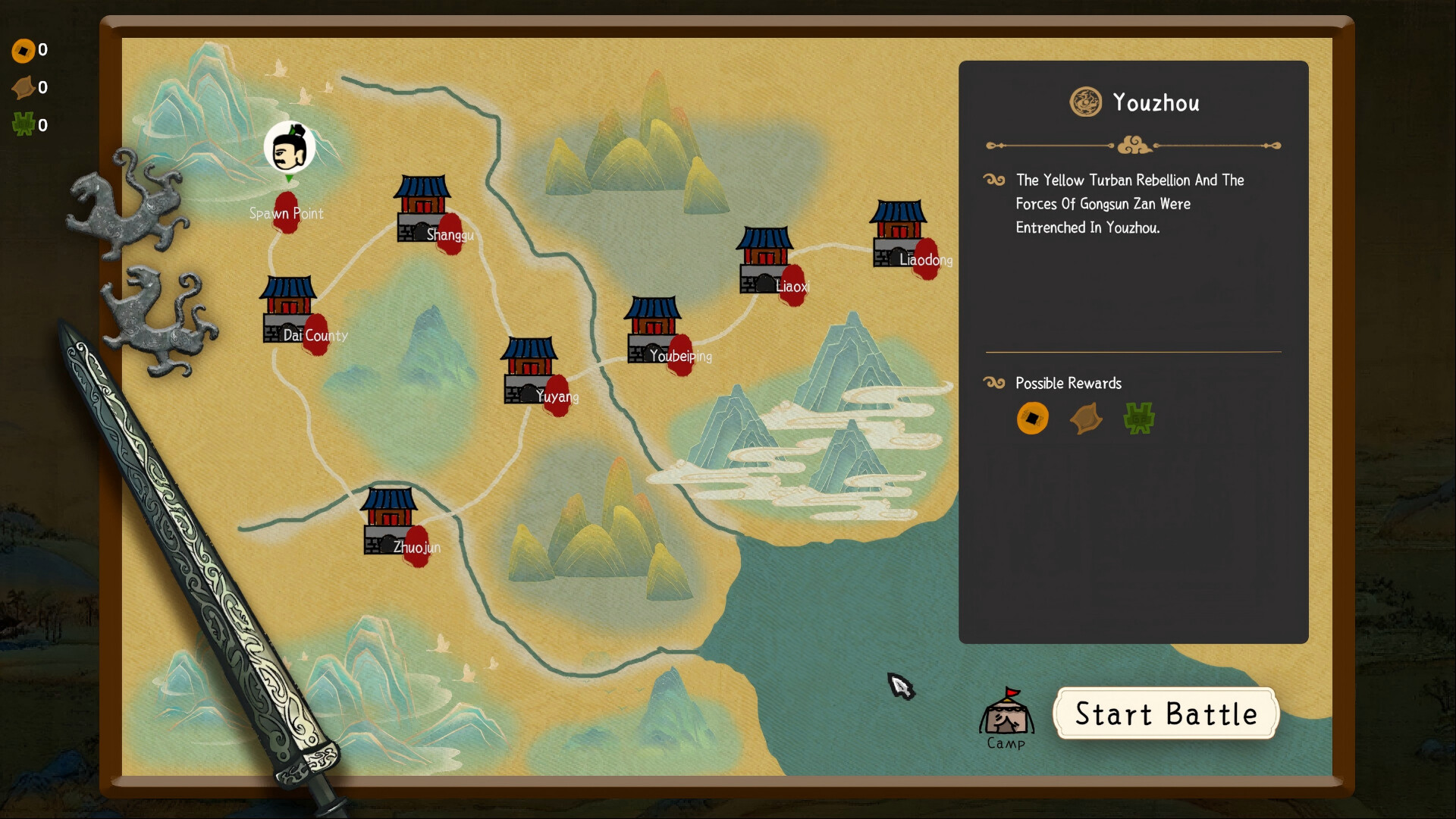Click the gold coin currency icon
The width and height of the screenshot is (1456, 819).
point(25,50)
